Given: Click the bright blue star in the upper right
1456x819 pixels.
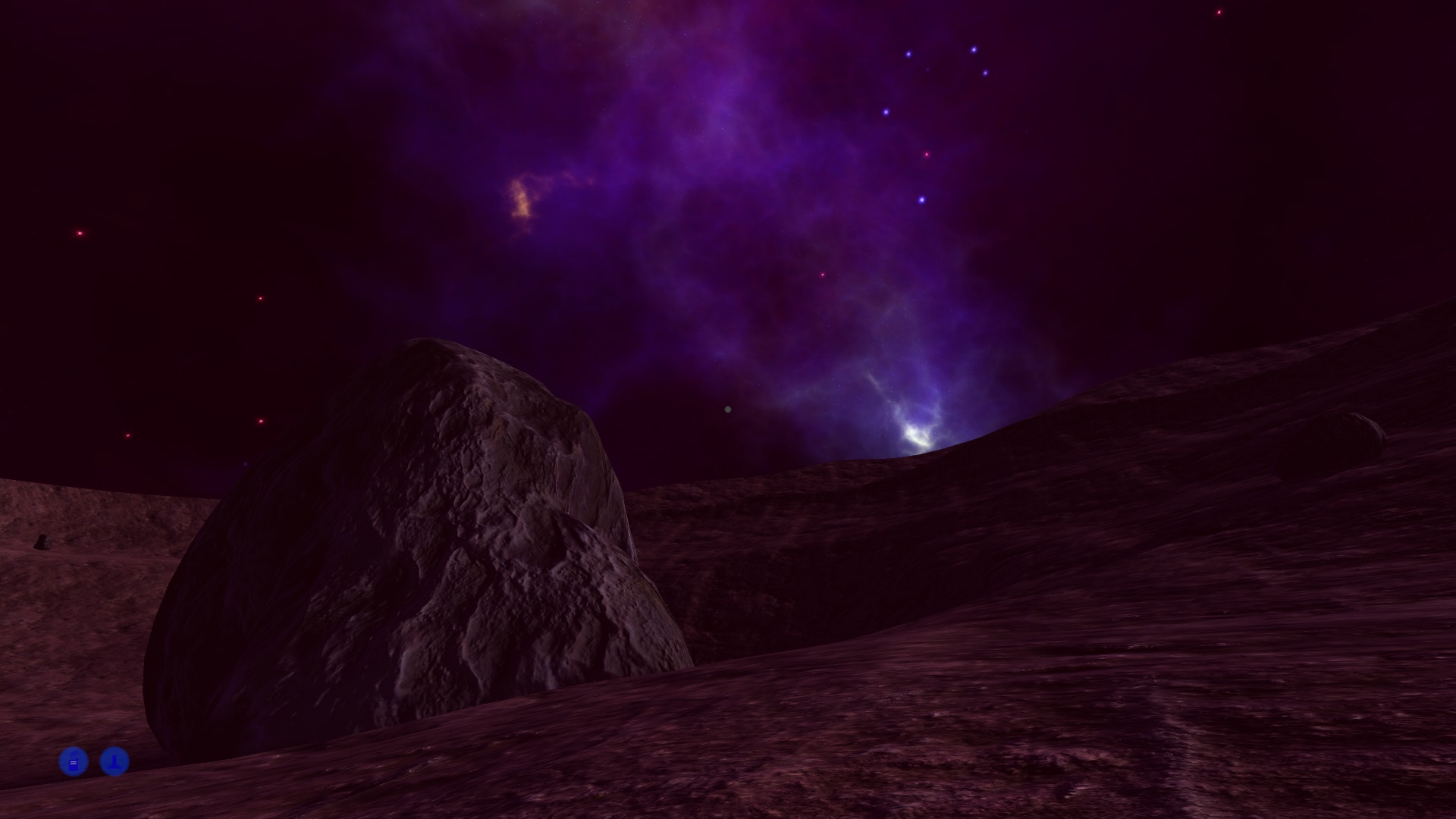Looking at the screenshot, I should pyautogui.click(x=973, y=50).
